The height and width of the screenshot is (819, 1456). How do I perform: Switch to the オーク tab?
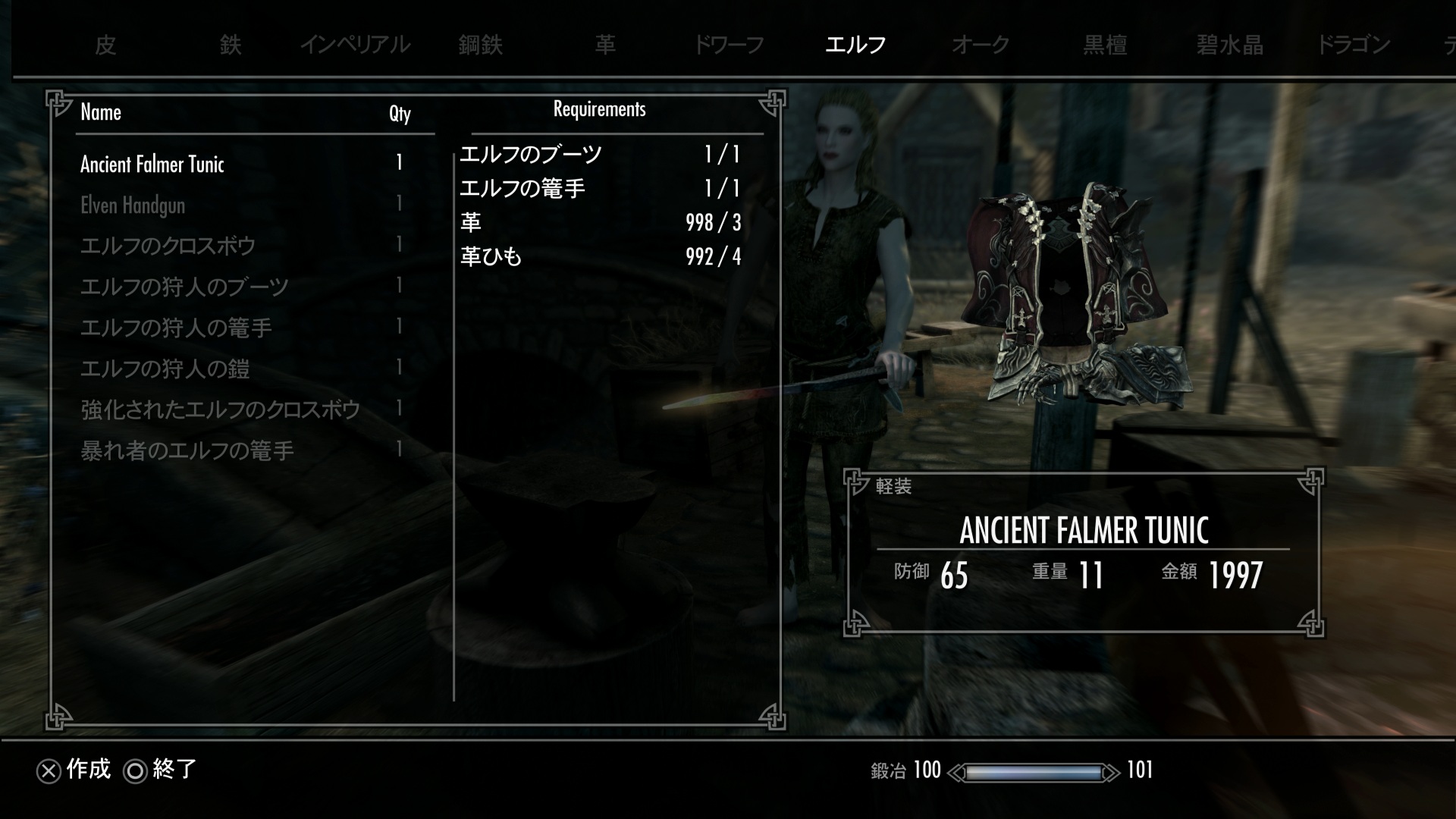coord(980,45)
